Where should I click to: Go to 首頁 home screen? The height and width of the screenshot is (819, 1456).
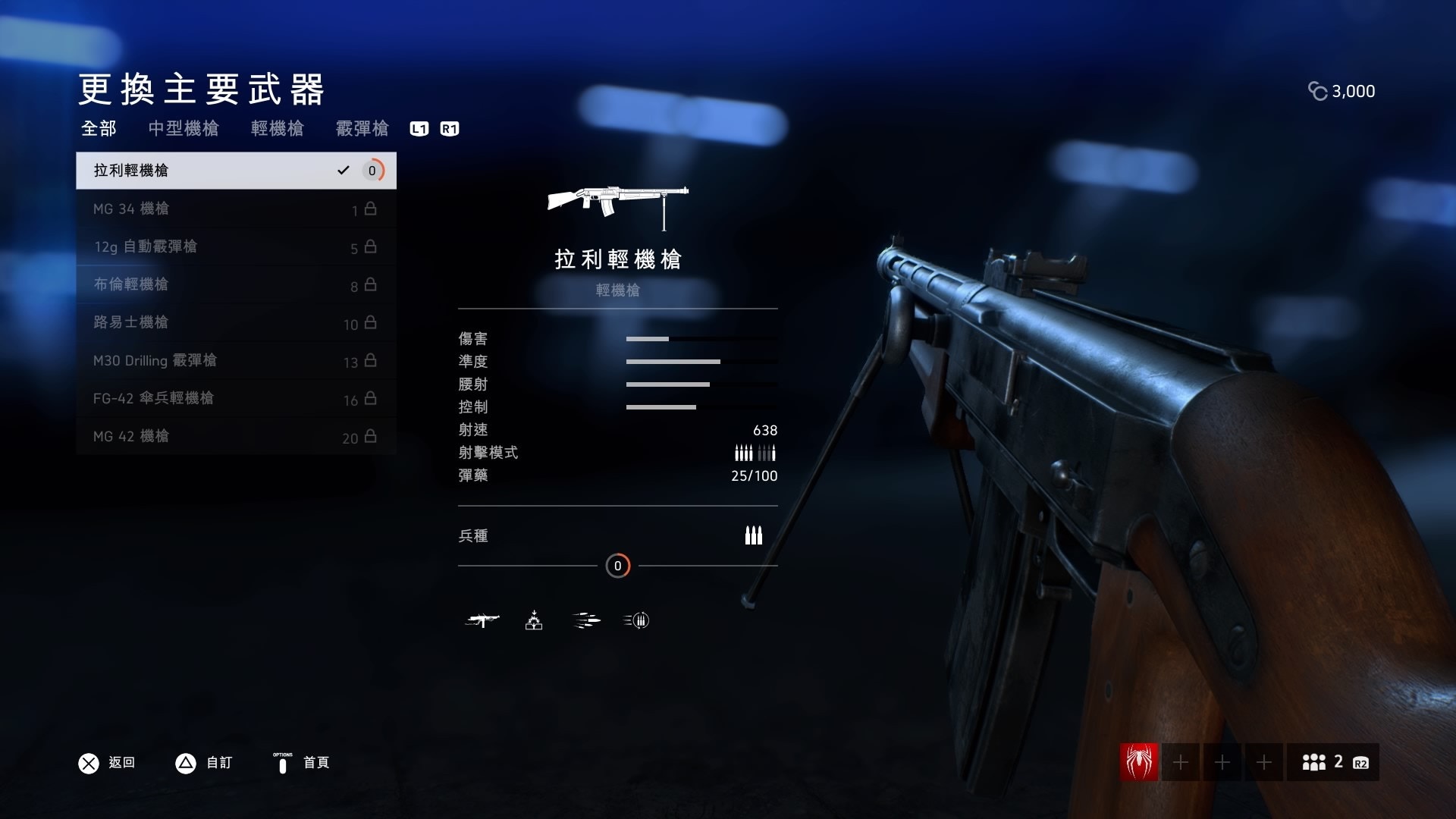point(302,763)
